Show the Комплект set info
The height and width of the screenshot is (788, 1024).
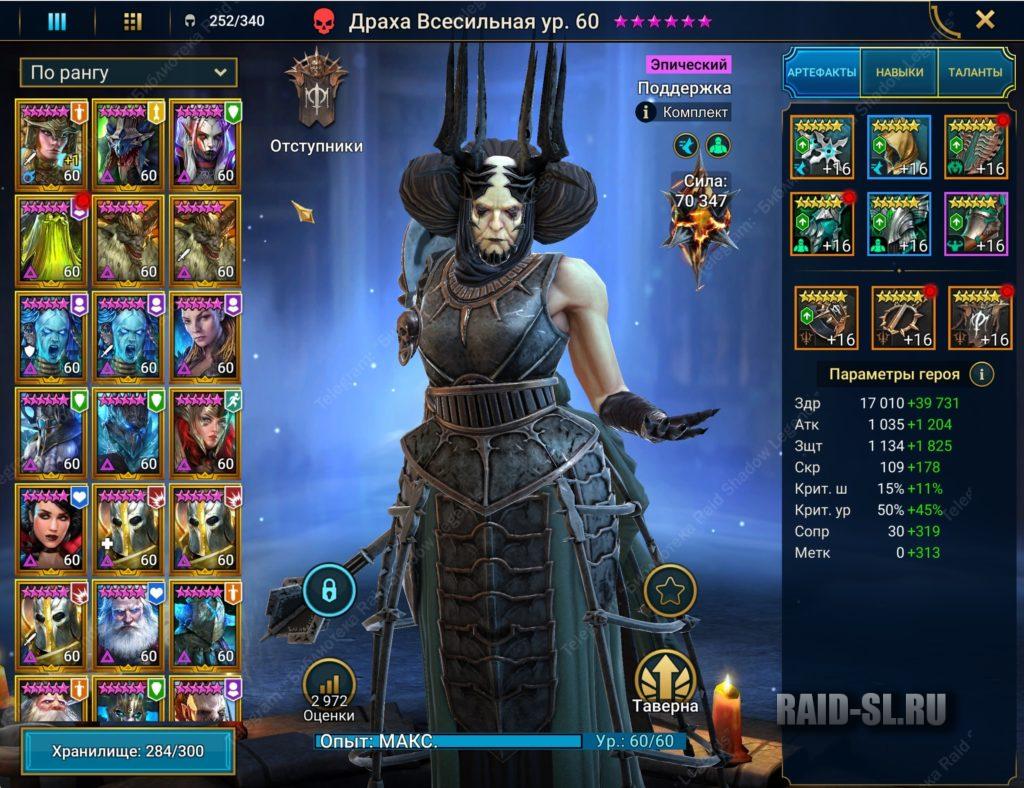[683, 113]
